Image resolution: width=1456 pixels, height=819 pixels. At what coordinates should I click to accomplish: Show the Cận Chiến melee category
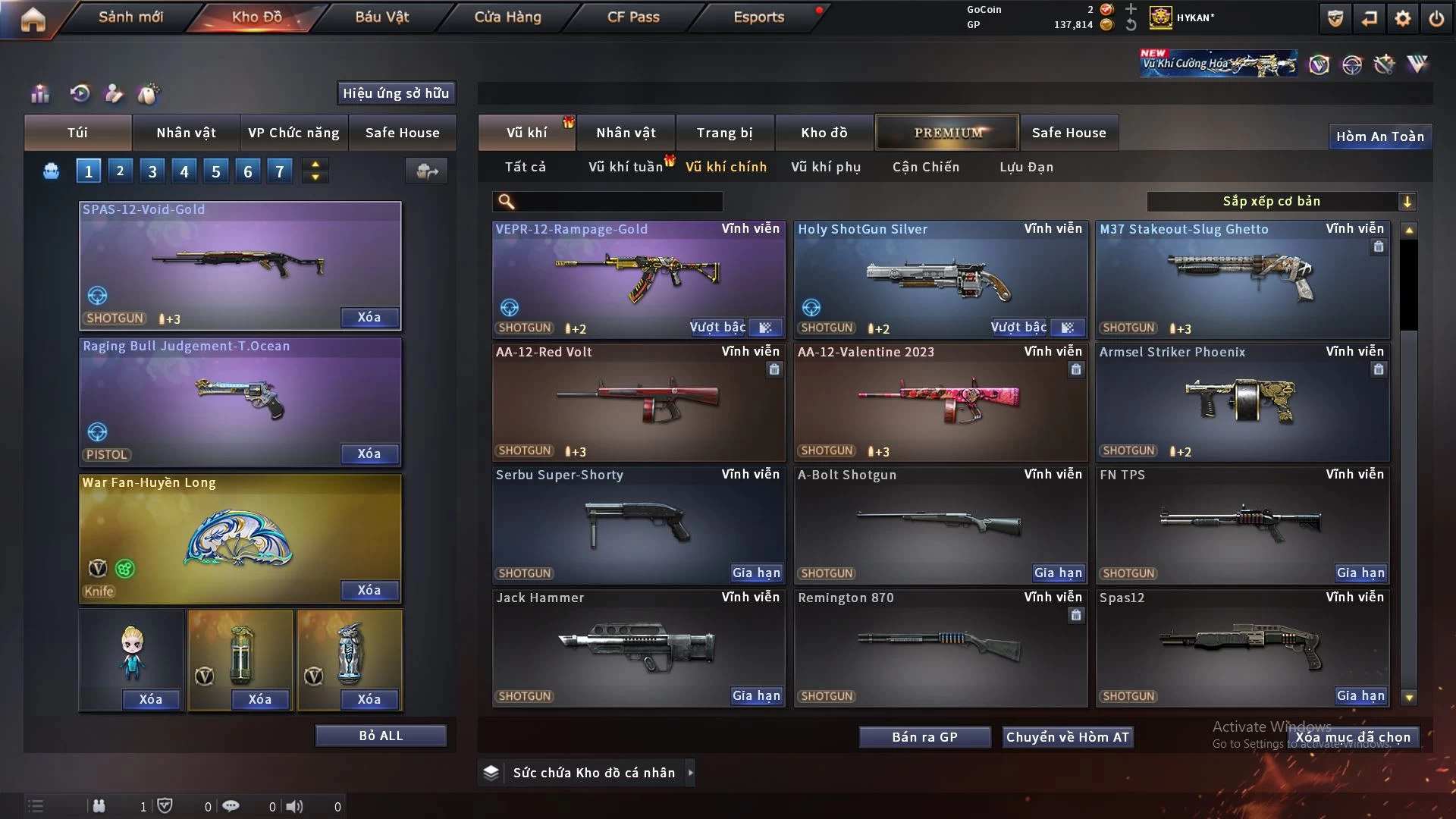(x=925, y=167)
